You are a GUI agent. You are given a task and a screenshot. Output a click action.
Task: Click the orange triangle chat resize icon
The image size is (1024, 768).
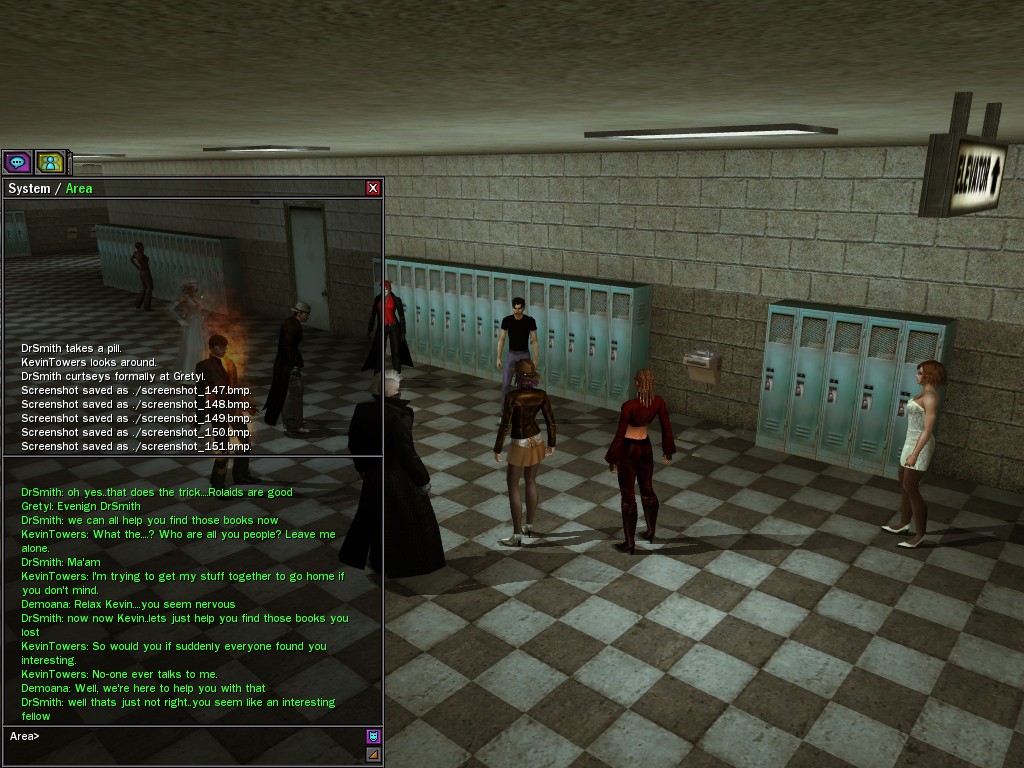[x=373, y=754]
